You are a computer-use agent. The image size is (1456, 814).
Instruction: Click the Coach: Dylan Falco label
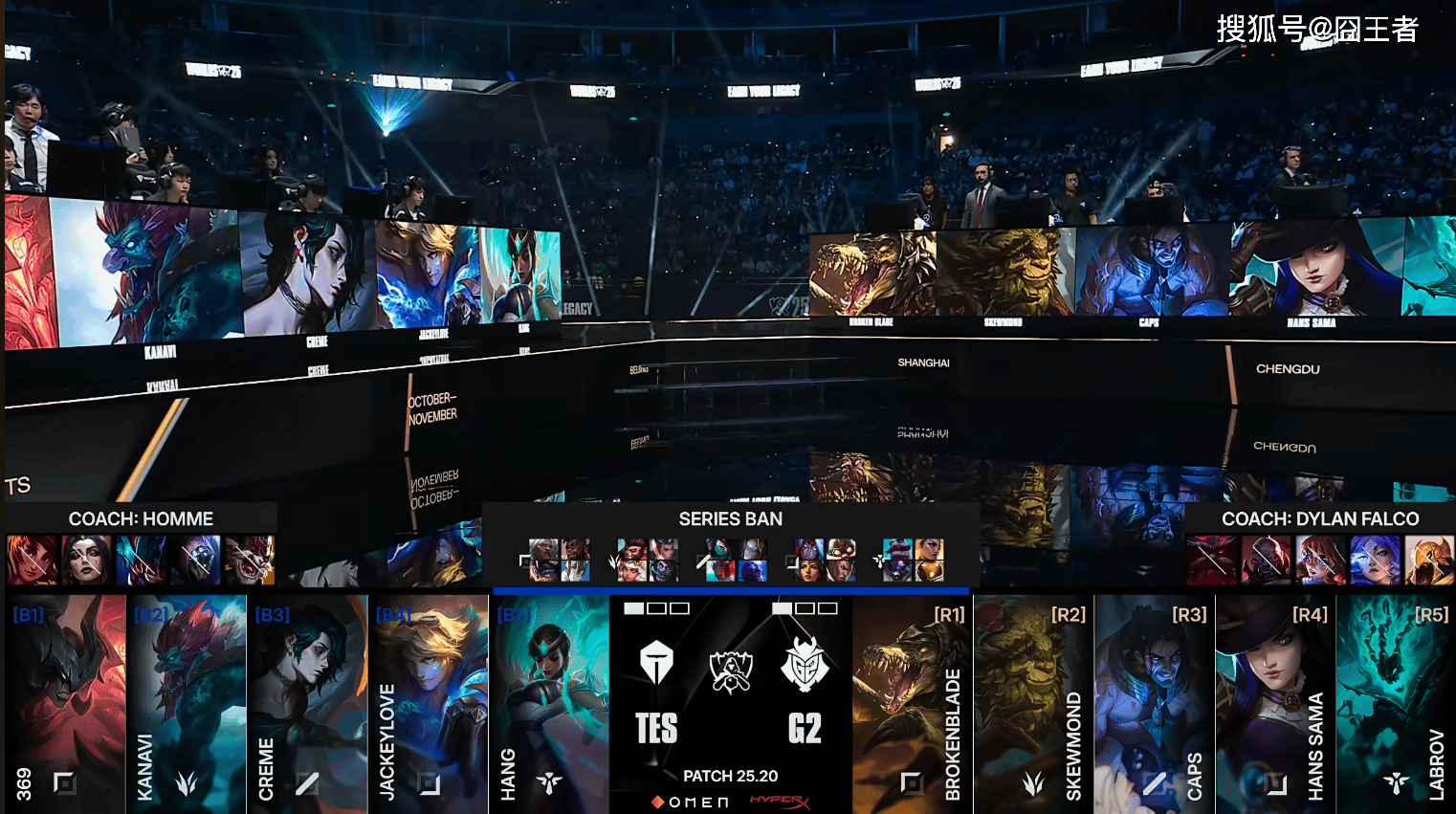(1320, 519)
